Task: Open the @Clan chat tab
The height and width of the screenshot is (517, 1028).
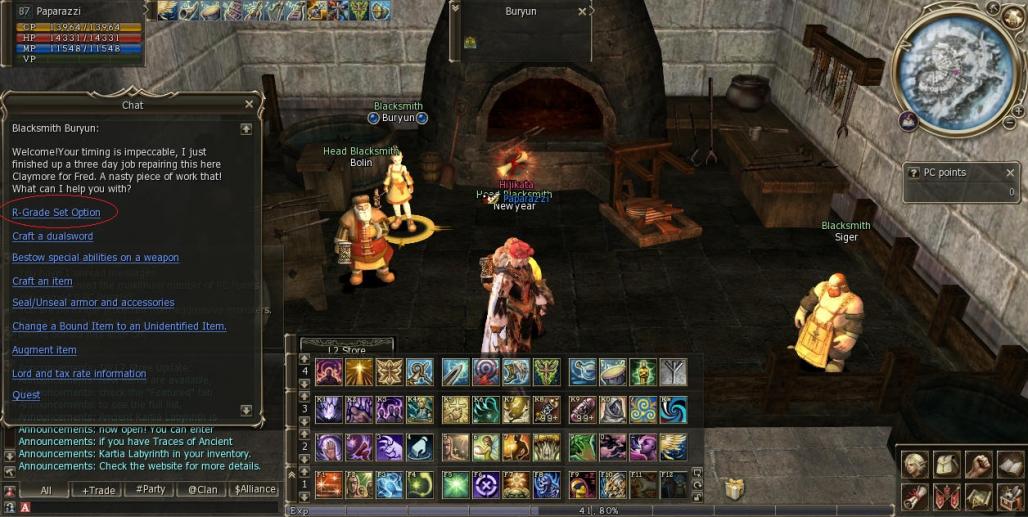Action: coord(203,490)
